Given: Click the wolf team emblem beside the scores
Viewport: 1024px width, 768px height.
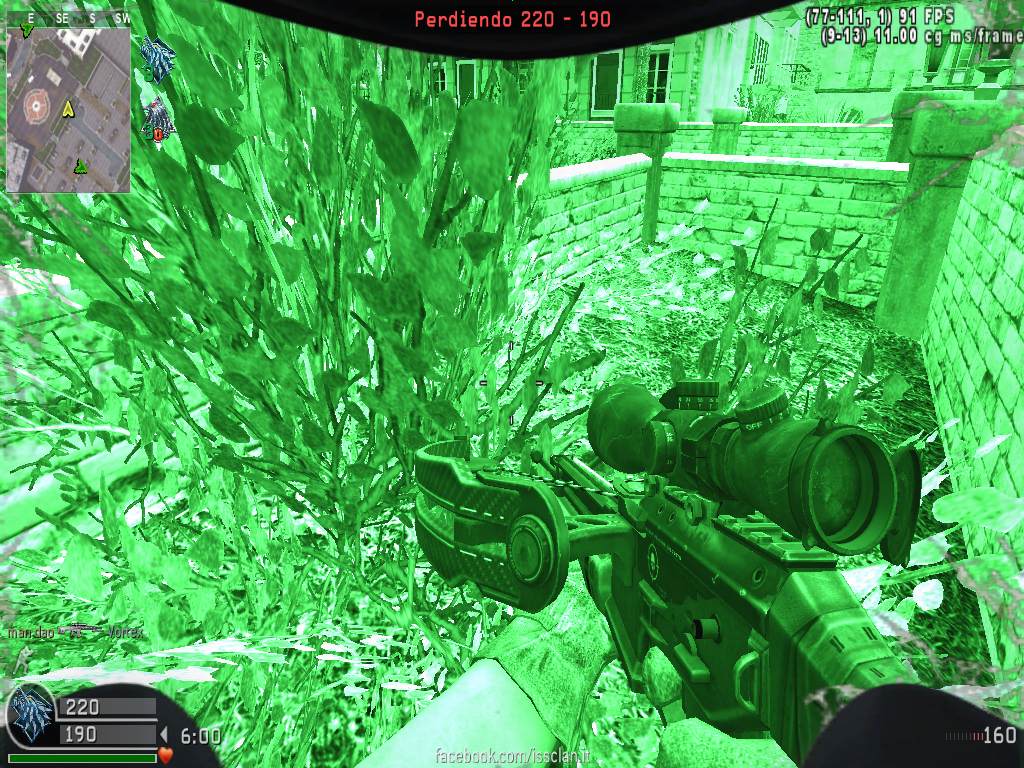Looking at the screenshot, I should [30, 719].
